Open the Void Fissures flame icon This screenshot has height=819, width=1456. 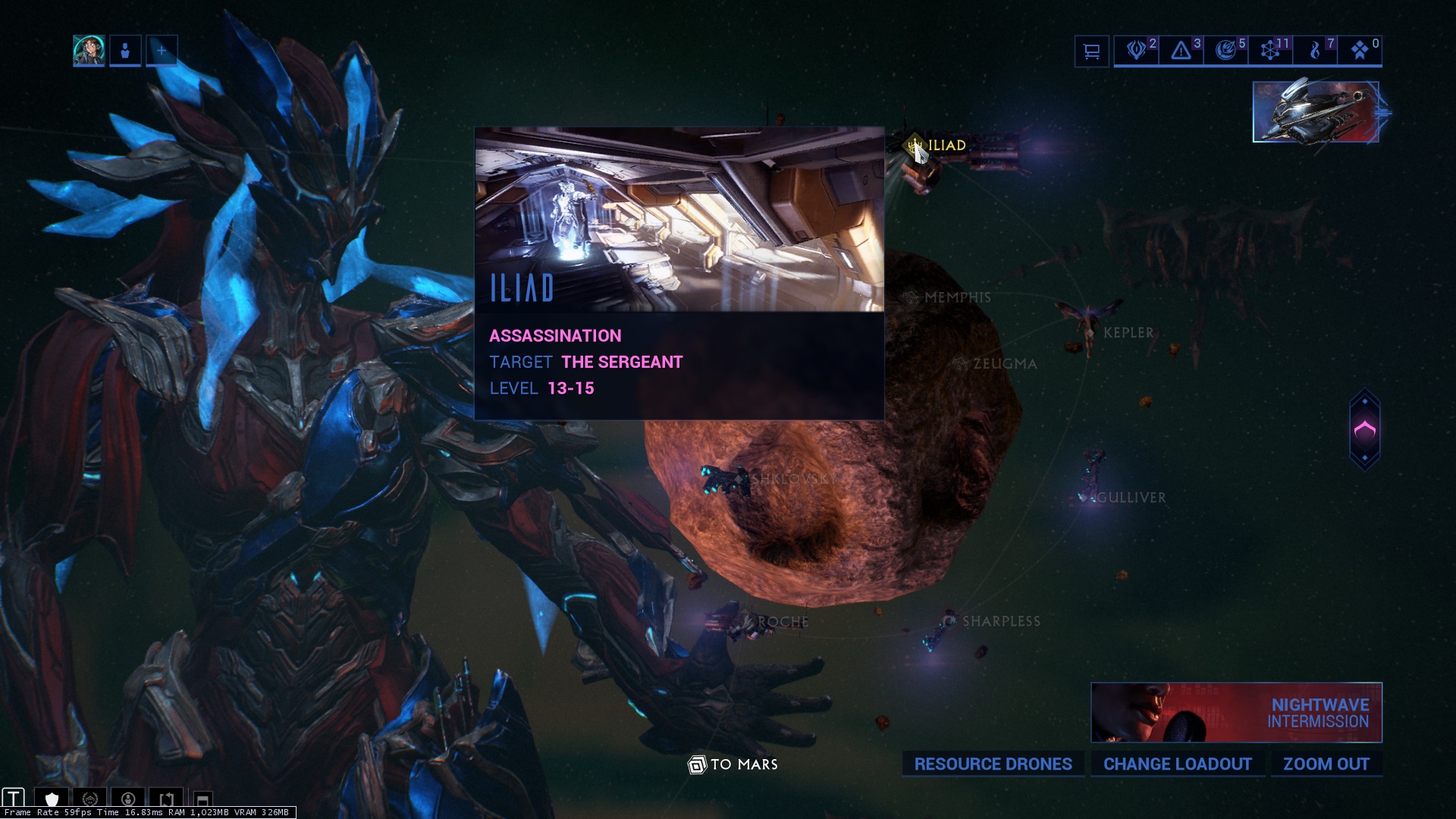point(1315,51)
